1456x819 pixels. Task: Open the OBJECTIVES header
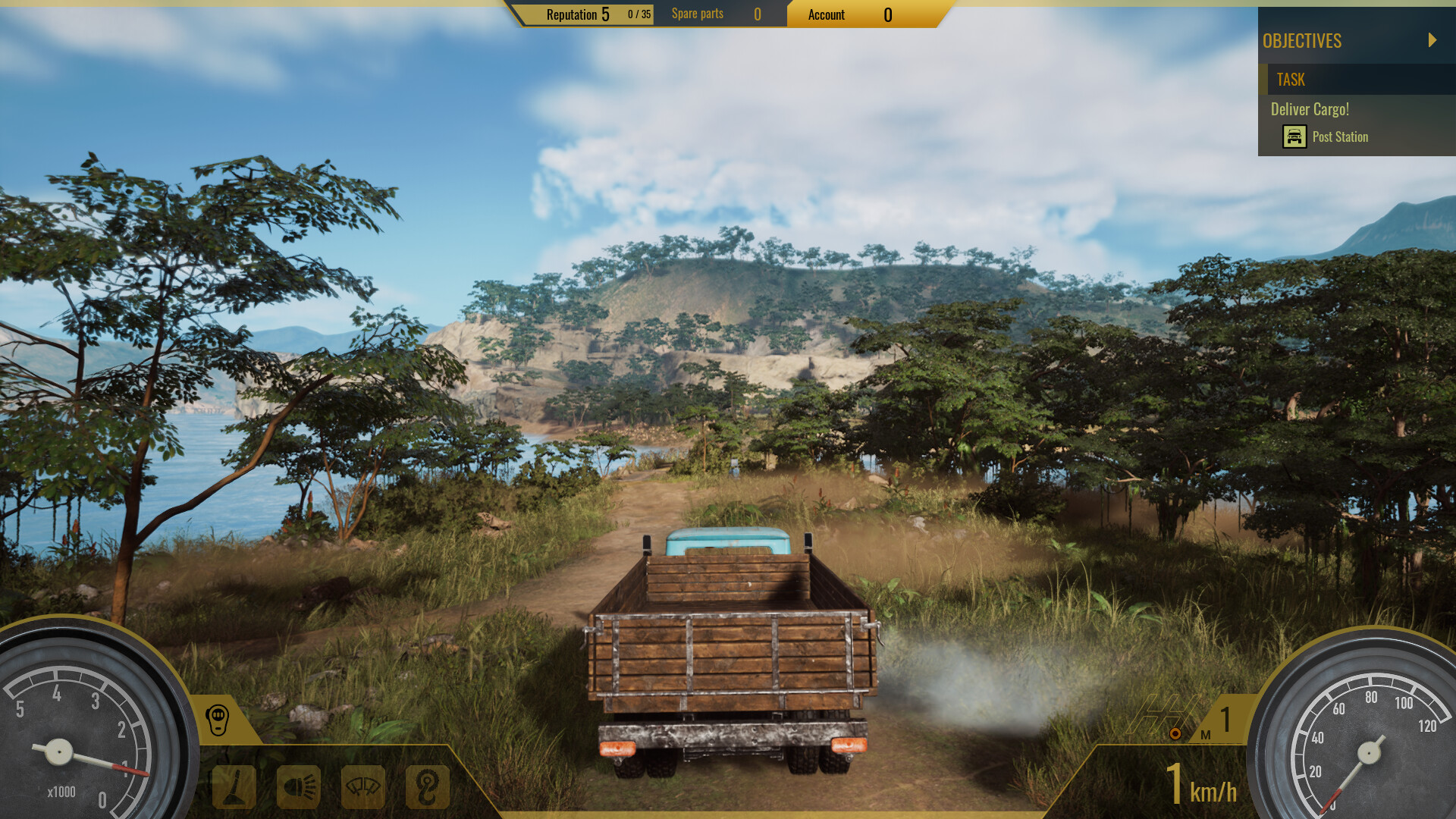pyautogui.click(x=1301, y=41)
